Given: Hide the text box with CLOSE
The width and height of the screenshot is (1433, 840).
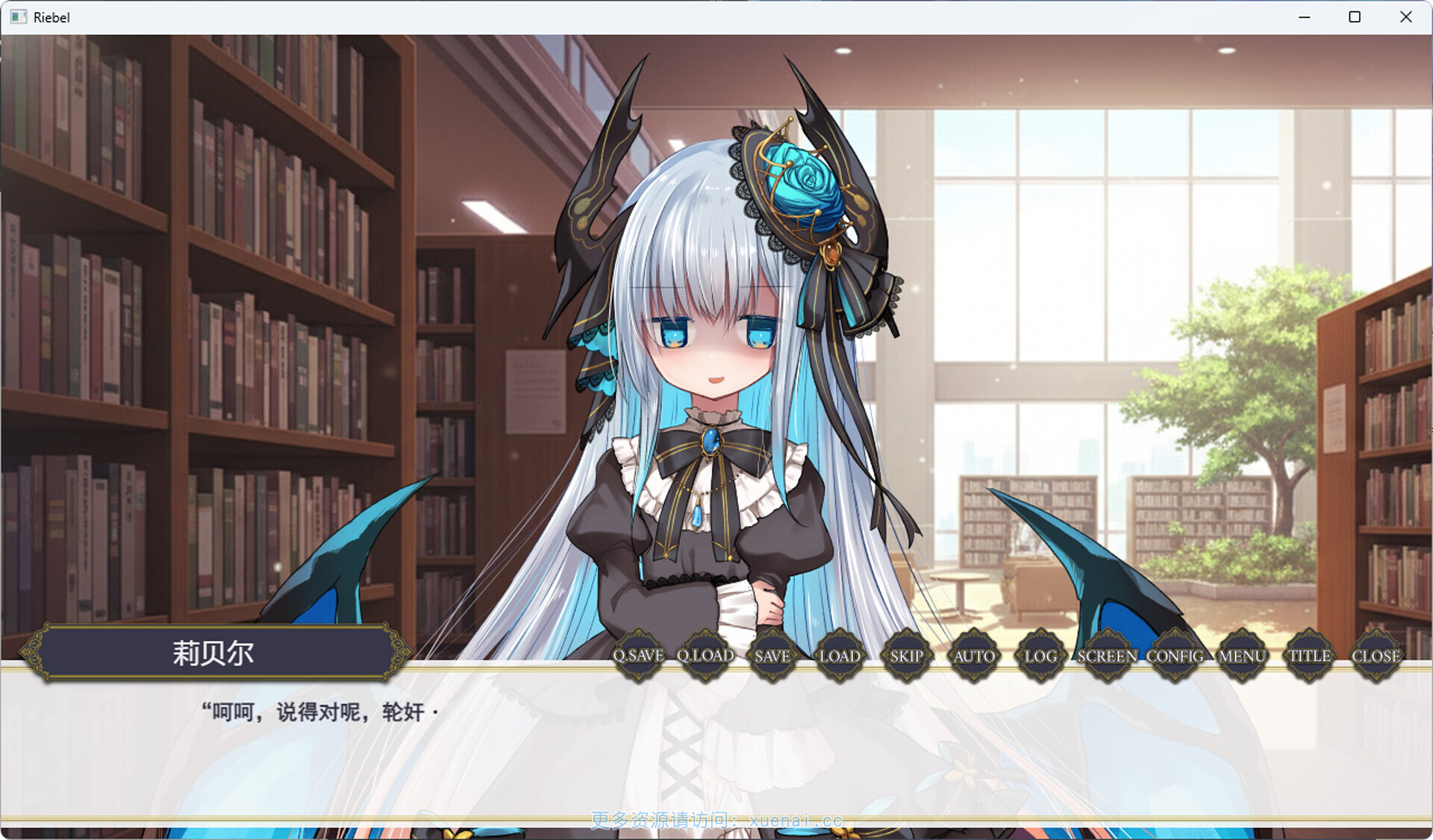Looking at the screenshot, I should coord(1376,656).
